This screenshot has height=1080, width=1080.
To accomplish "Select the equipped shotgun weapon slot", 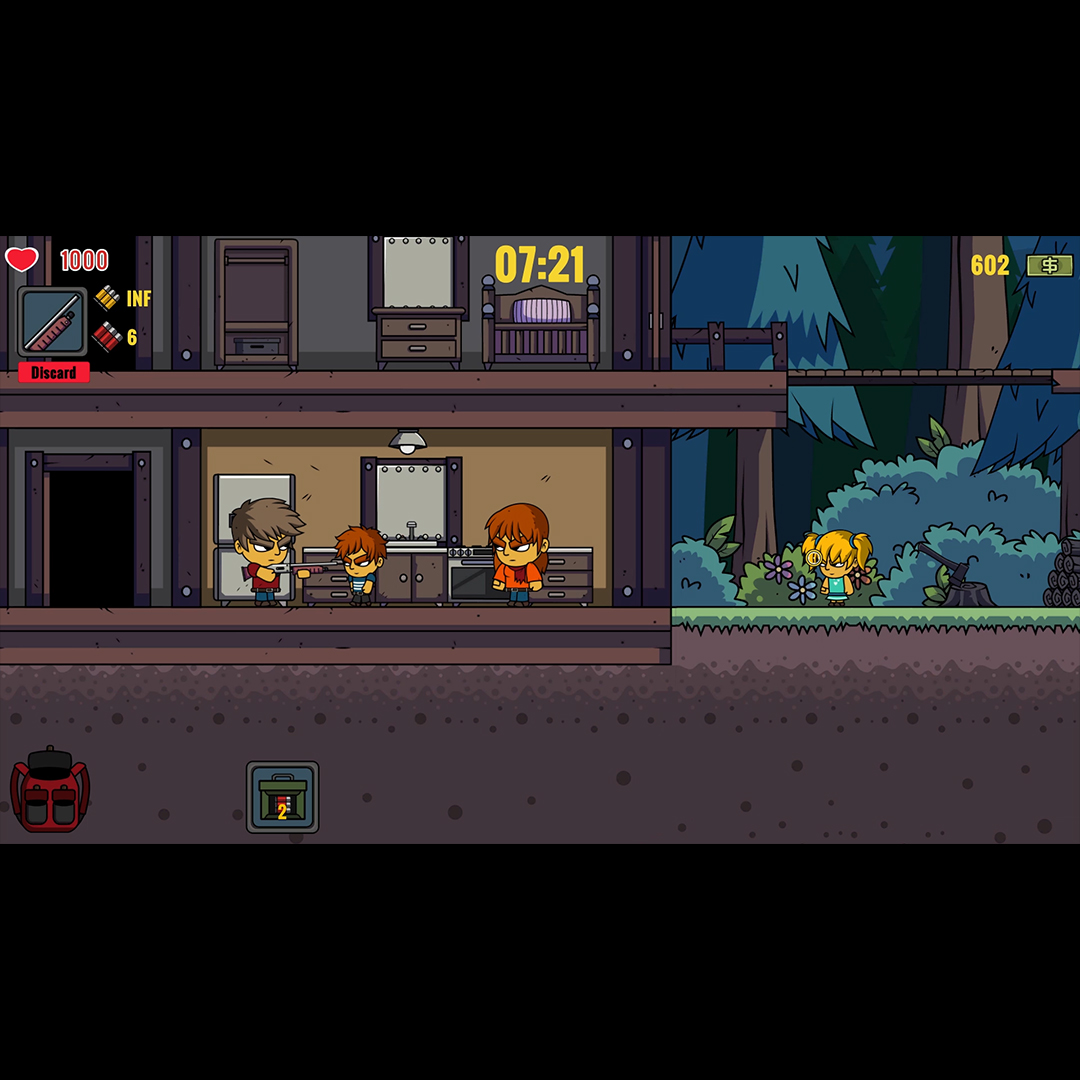I will pyautogui.click(x=52, y=322).
